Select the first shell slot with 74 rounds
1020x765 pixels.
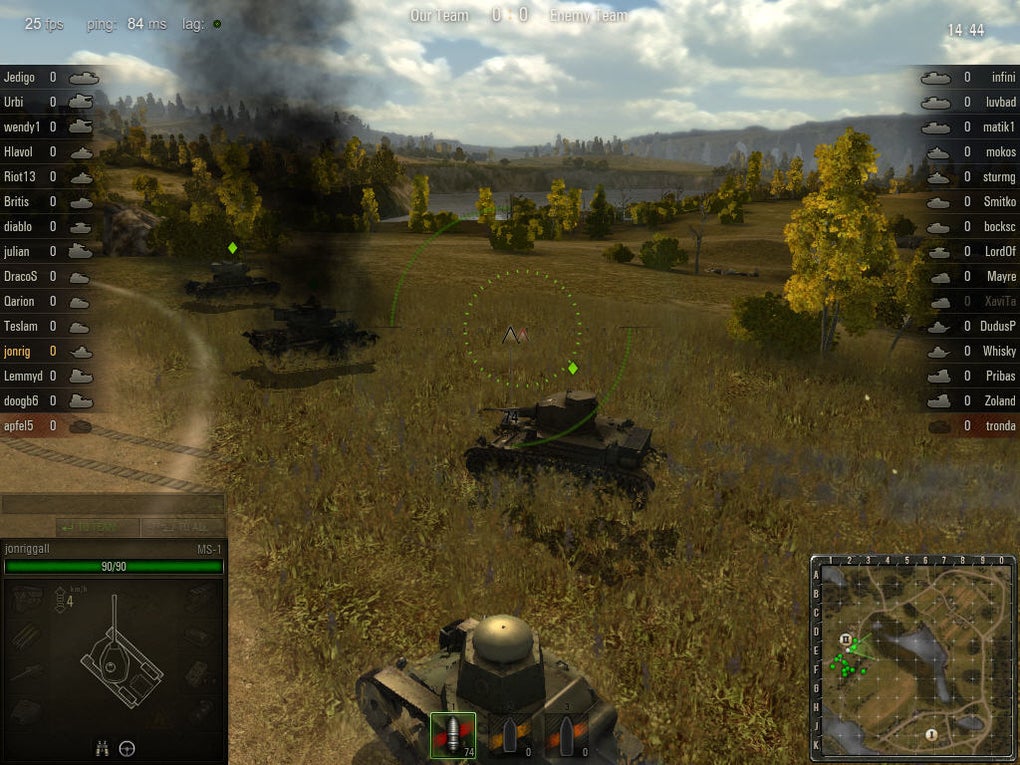453,735
